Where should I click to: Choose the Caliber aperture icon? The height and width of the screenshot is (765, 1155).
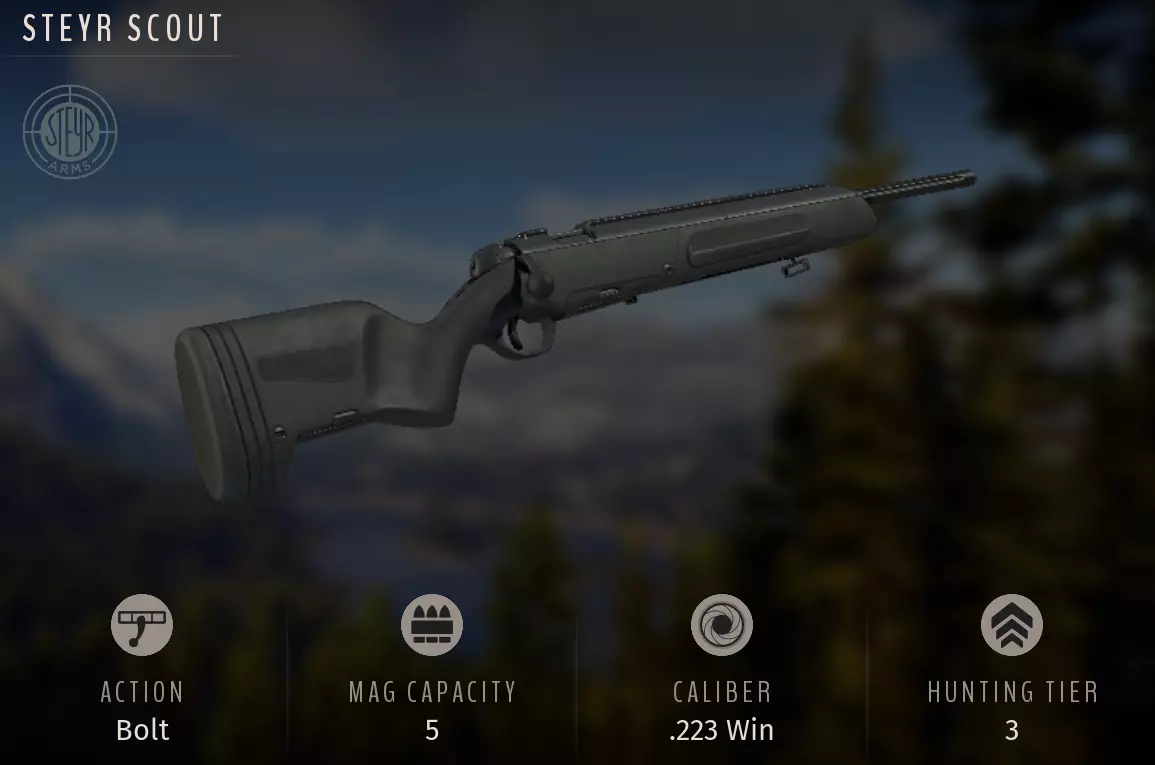click(722, 625)
